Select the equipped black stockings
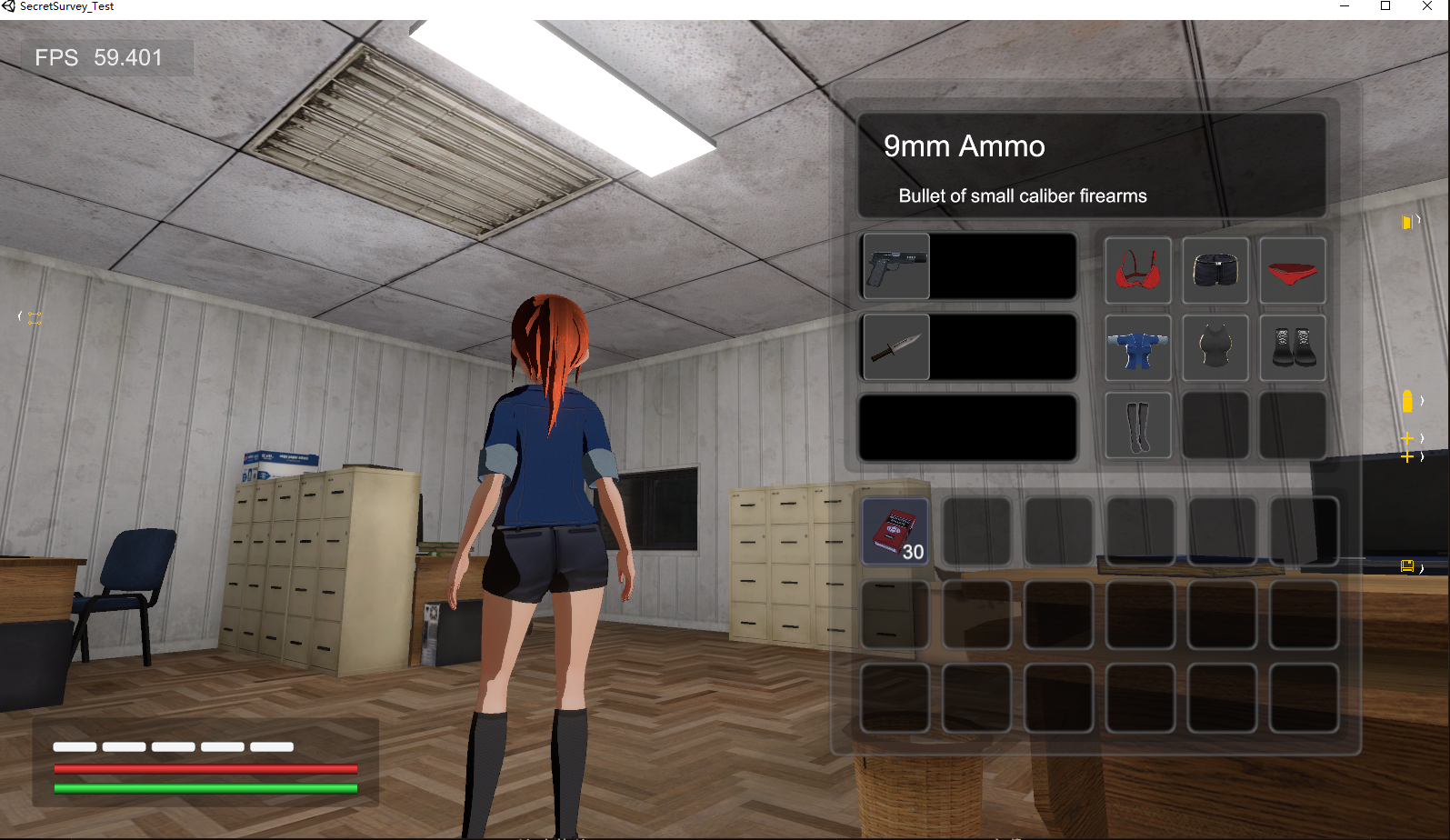Image resolution: width=1450 pixels, height=840 pixels. point(1137,425)
